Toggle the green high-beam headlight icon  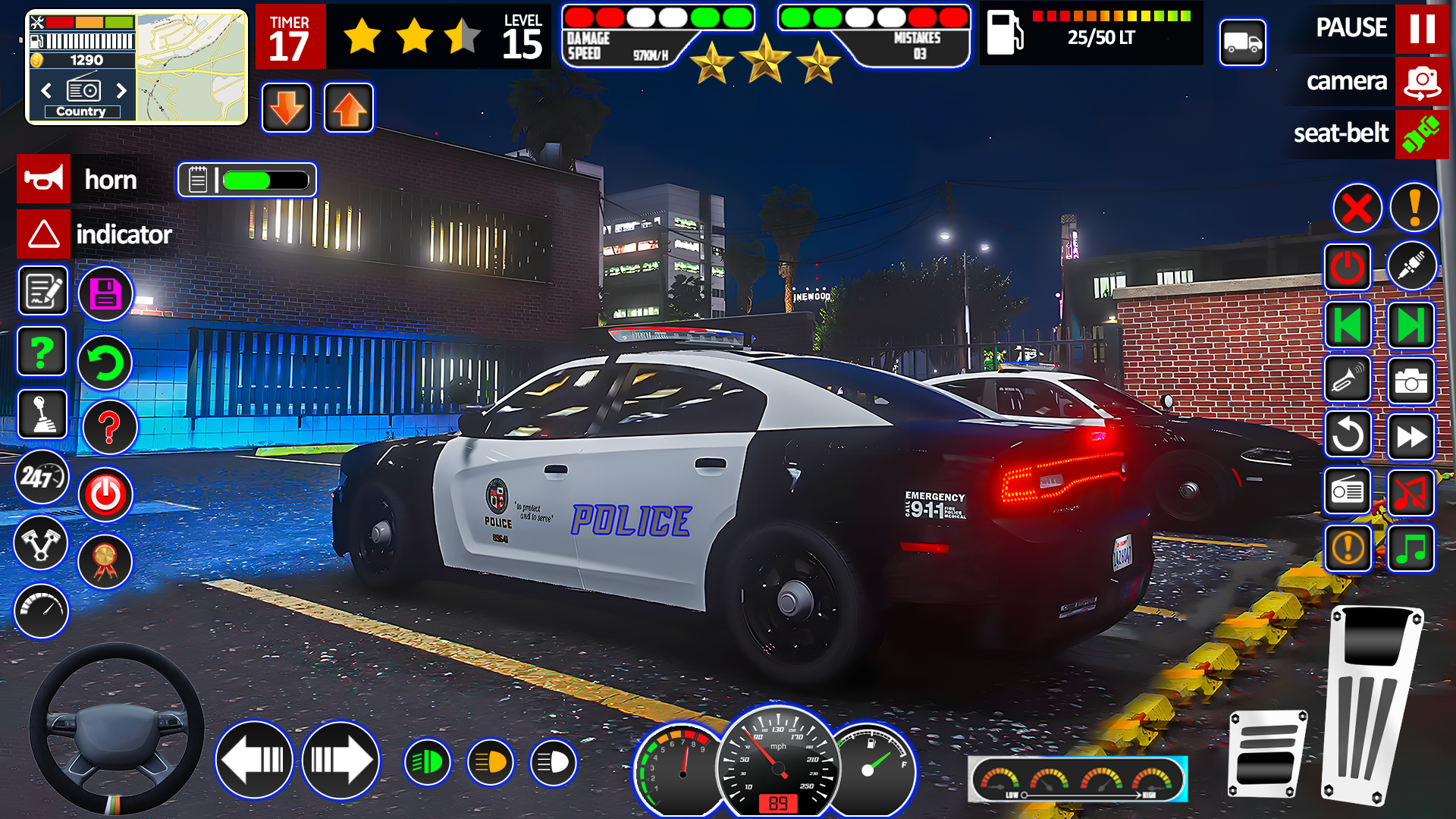click(428, 762)
